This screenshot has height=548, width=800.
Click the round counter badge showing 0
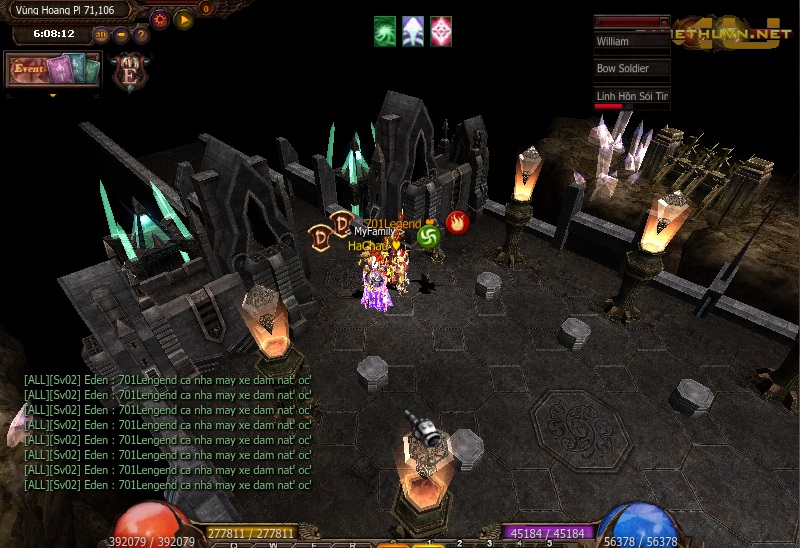click(x=207, y=9)
